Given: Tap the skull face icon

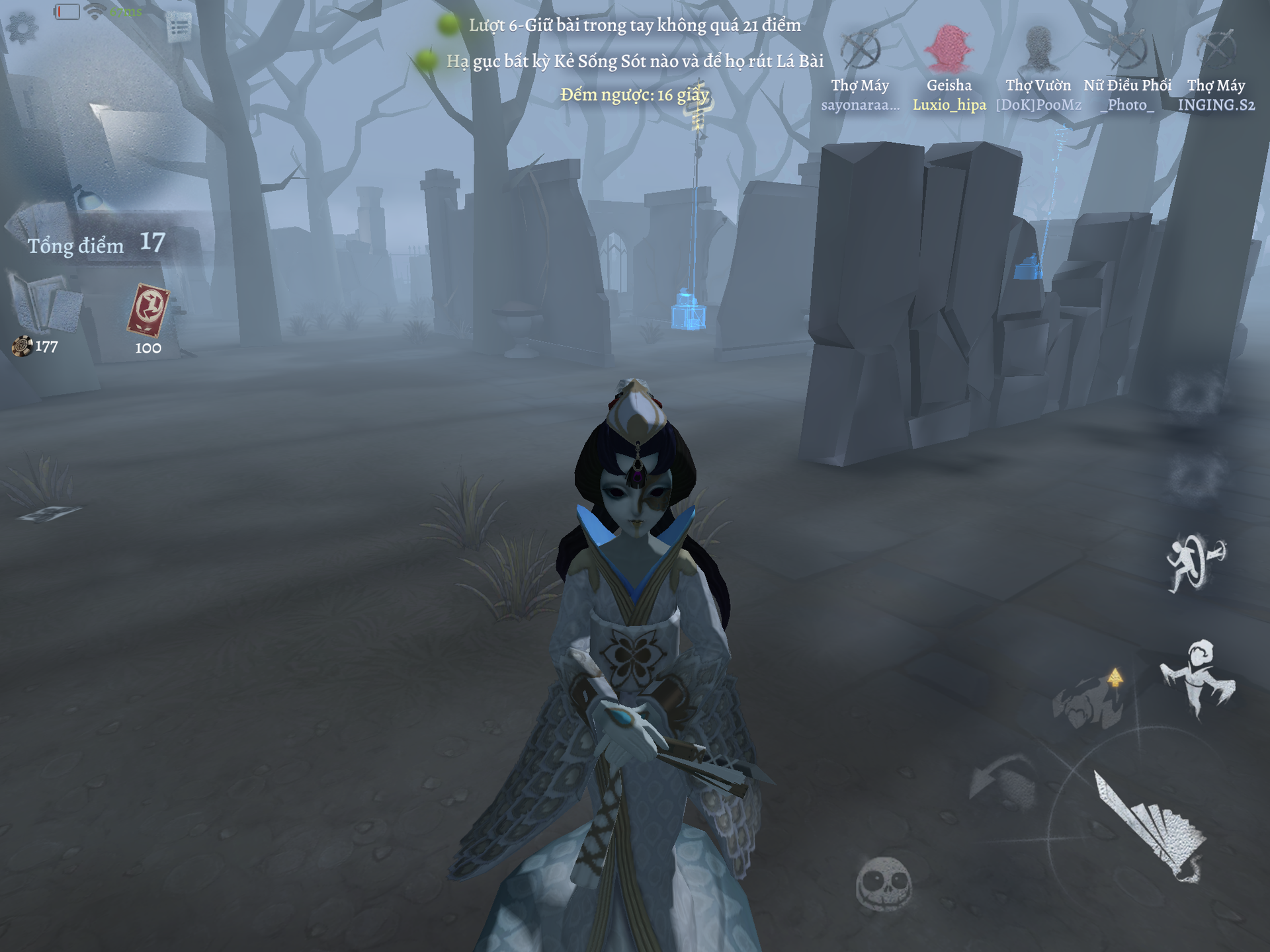Looking at the screenshot, I should pos(884,883).
